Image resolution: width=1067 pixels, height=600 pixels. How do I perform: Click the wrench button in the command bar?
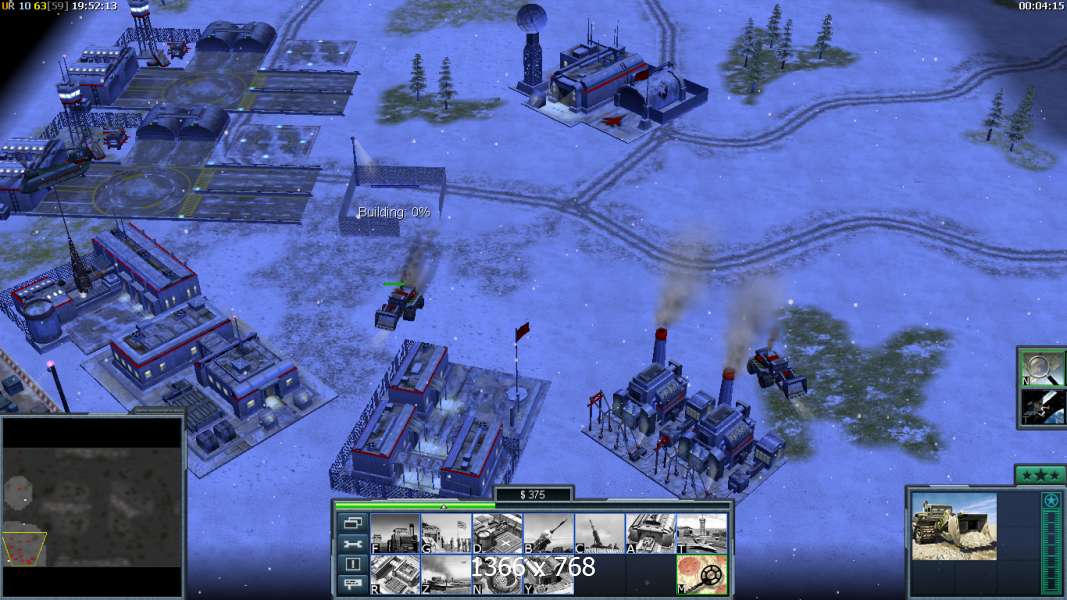tap(353, 543)
